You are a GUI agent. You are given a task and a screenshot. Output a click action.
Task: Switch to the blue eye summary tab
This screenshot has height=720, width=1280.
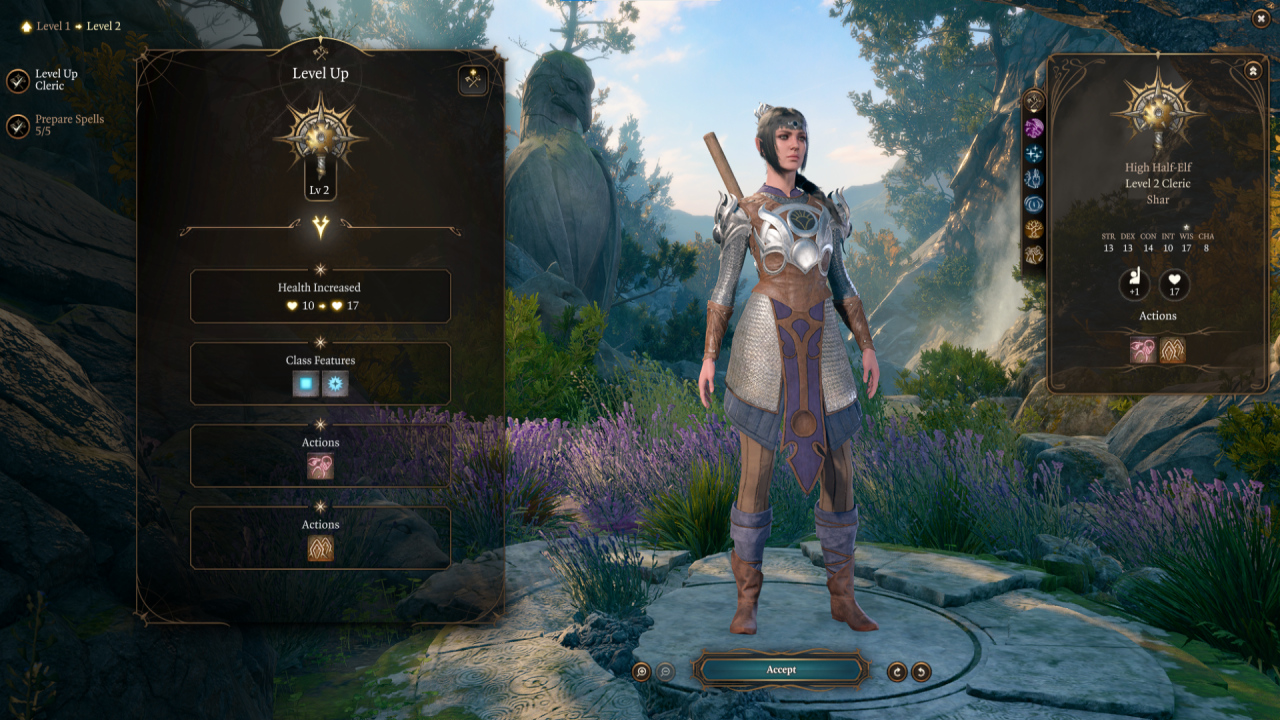[1034, 204]
